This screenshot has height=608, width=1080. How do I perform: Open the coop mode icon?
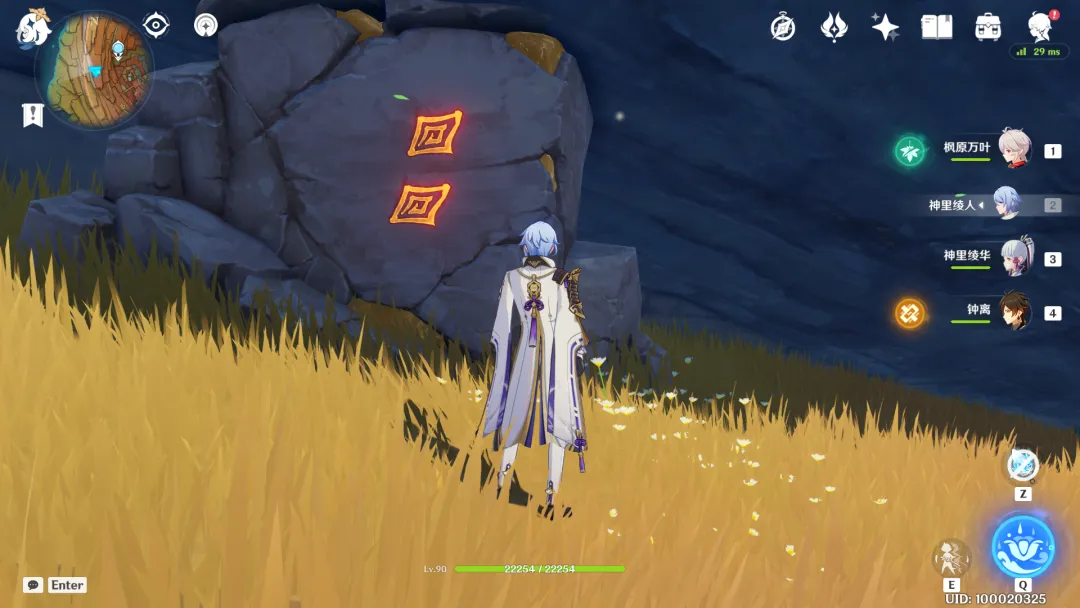coord(206,25)
